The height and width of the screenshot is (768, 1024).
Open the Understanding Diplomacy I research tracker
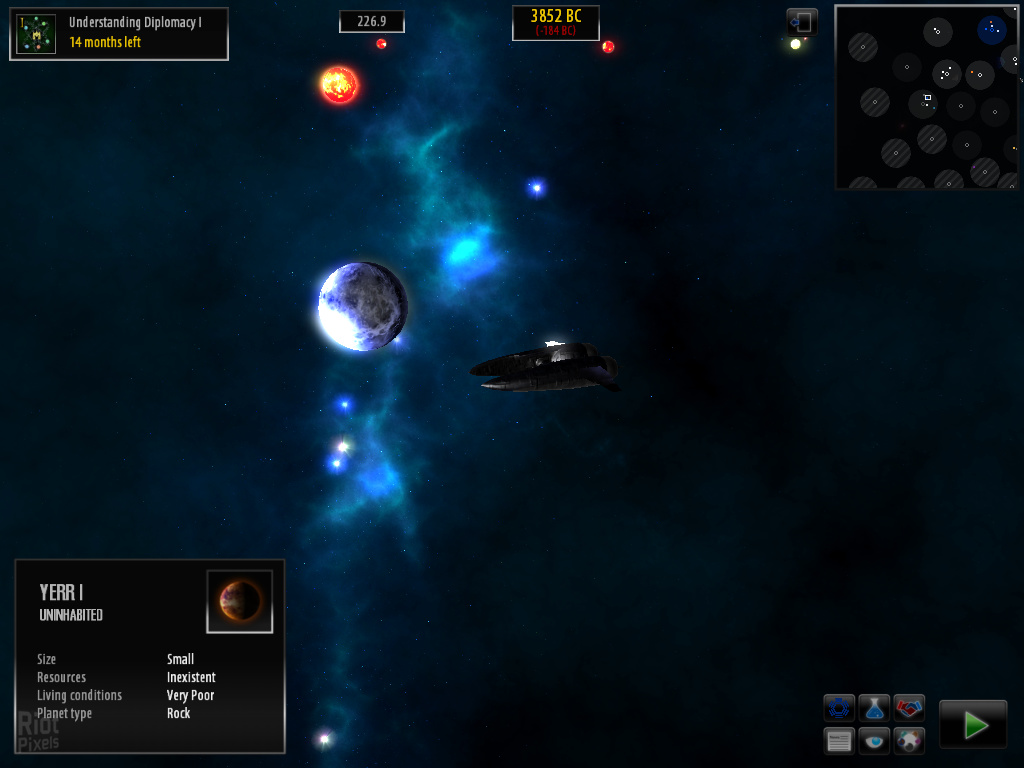click(x=119, y=34)
